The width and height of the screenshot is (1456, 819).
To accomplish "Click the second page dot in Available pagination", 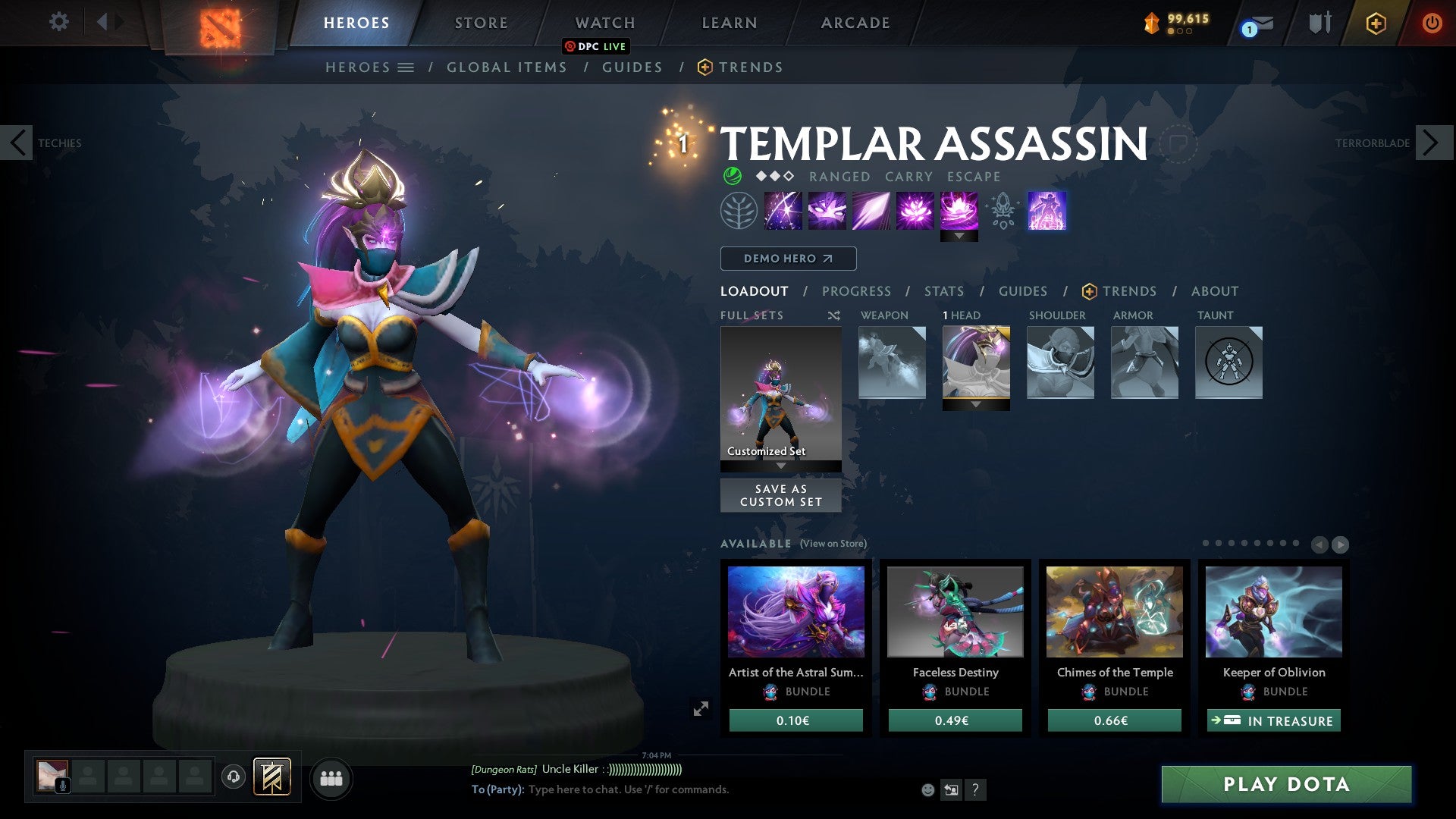I will click(1218, 543).
